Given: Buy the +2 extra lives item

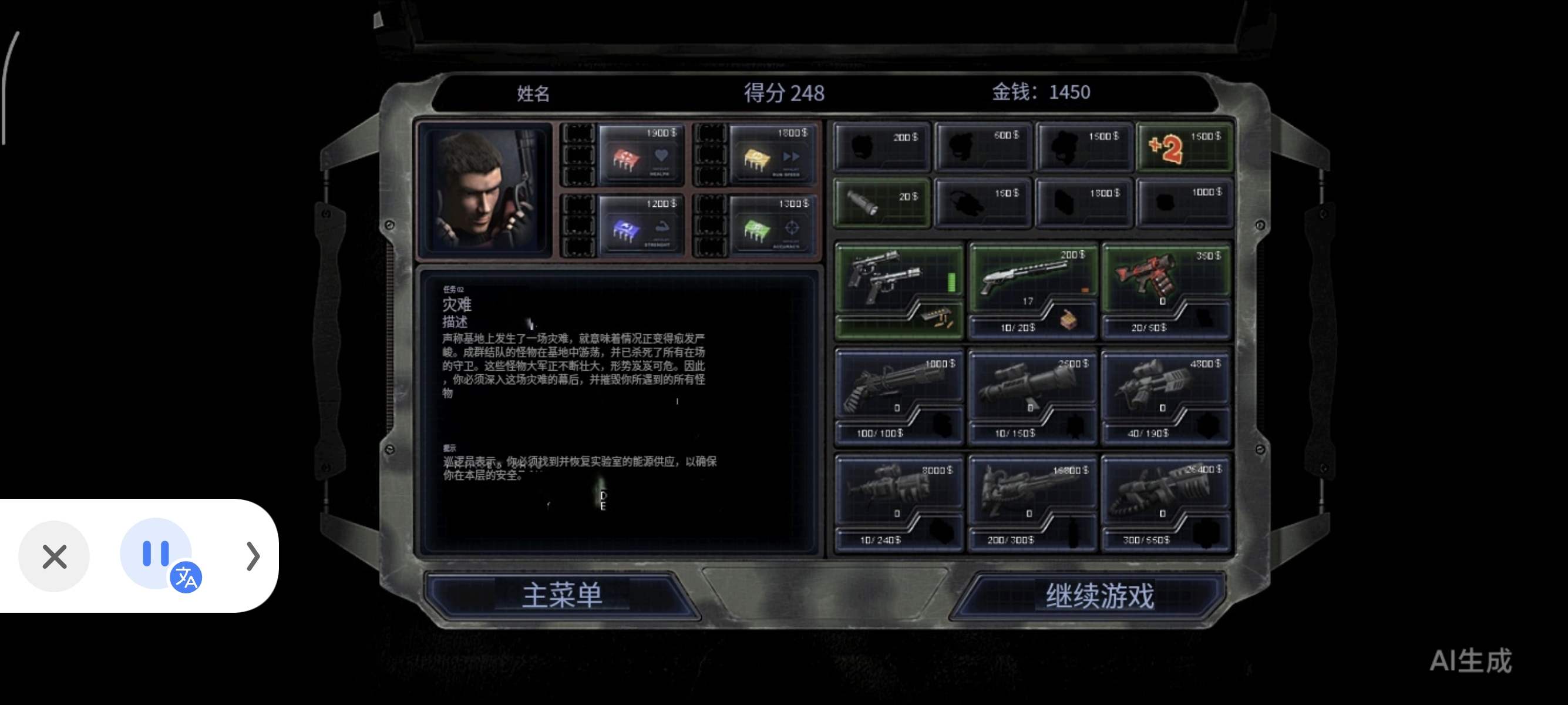Looking at the screenshot, I should 1185,147.
